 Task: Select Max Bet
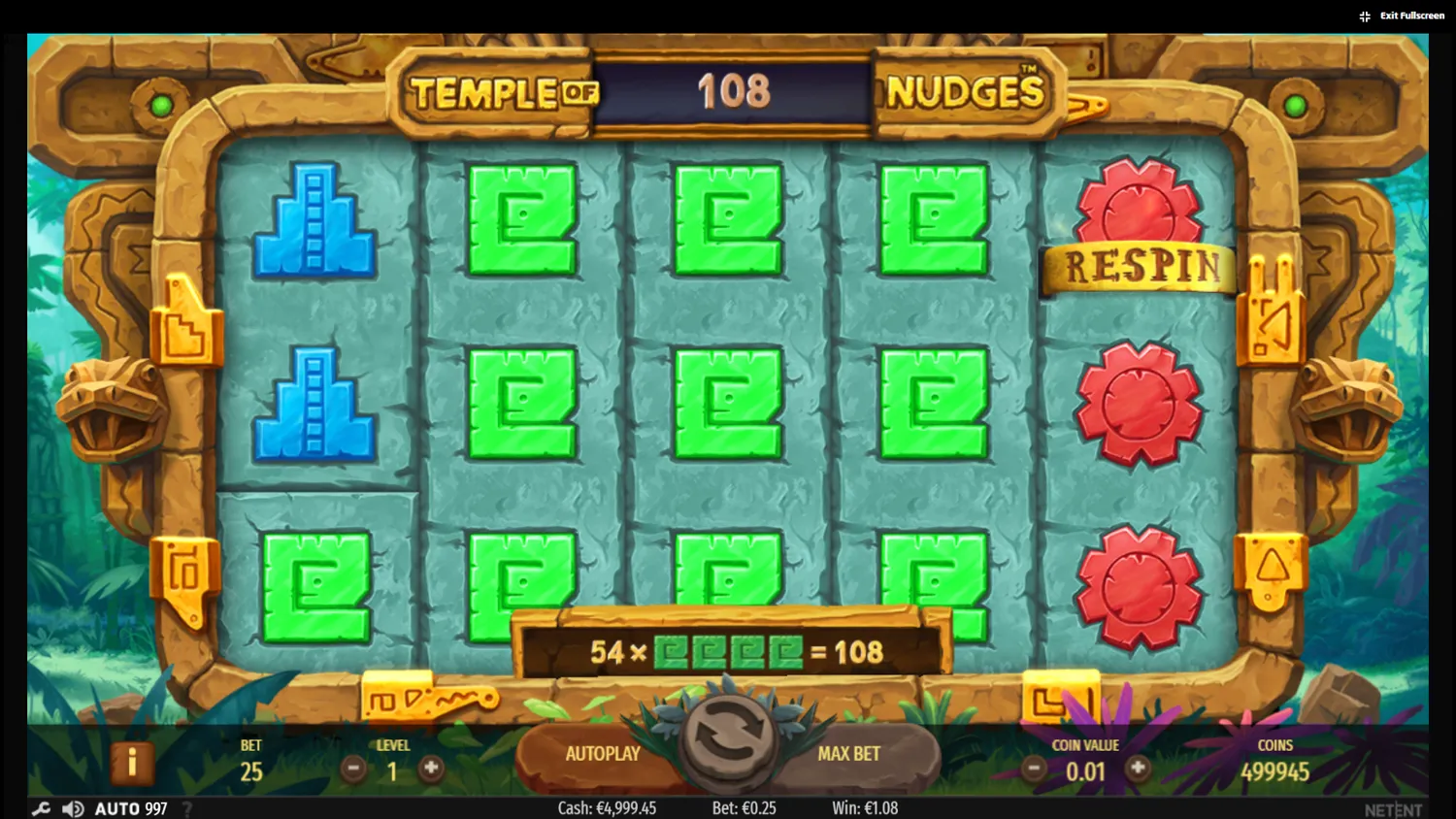click(849, 753)
